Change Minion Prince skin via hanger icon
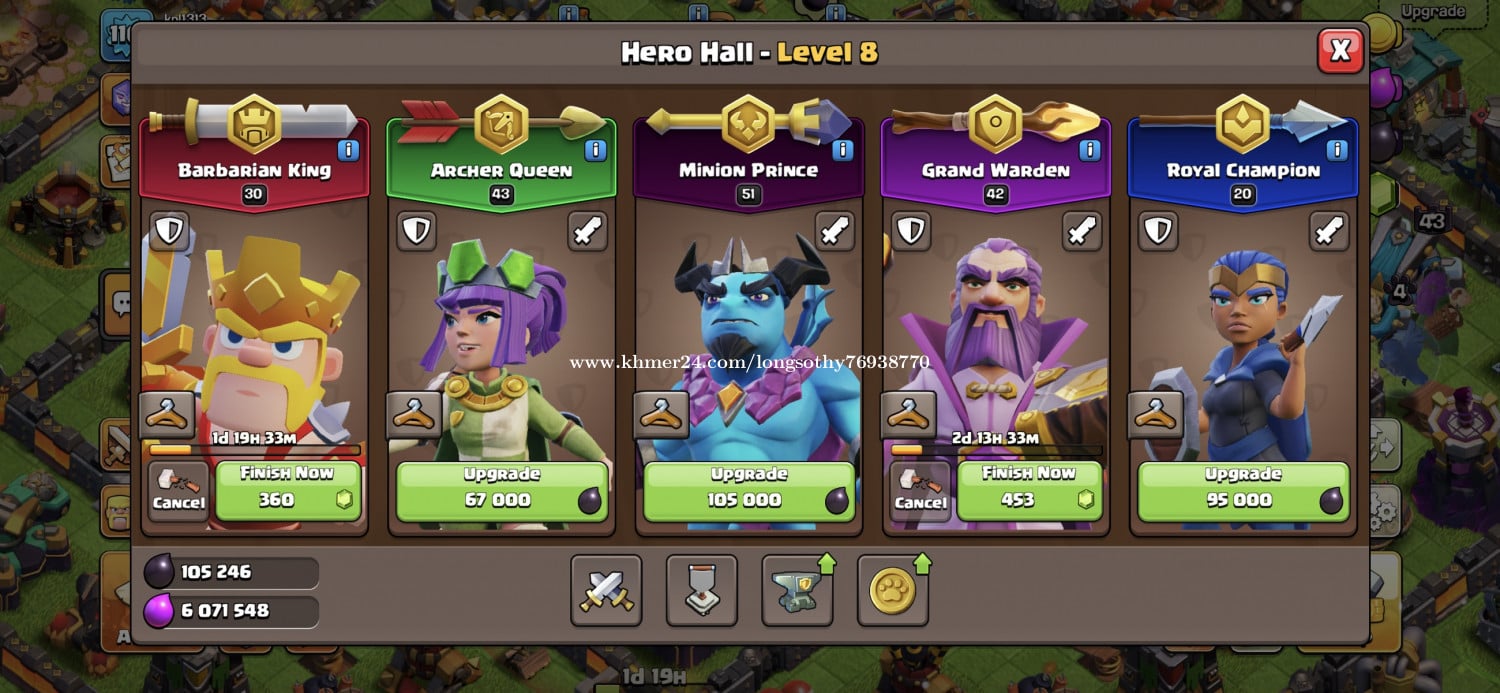 pyautogui.click(x=661, y=415)
